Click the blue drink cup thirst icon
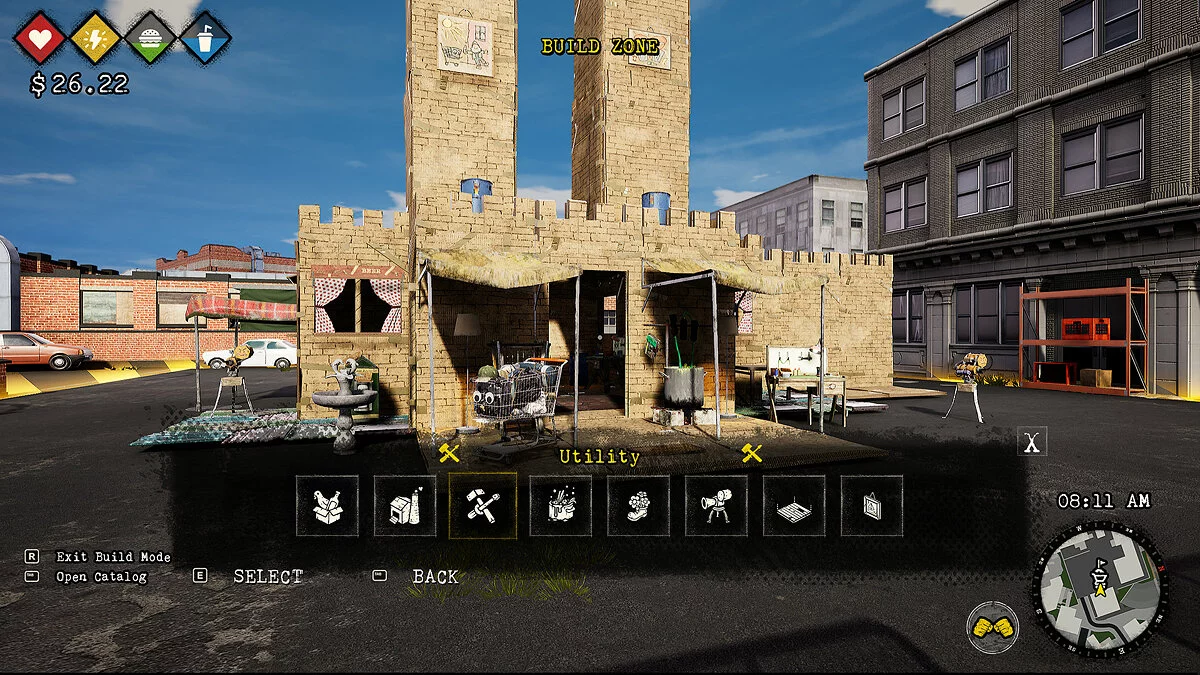1200x675 pixels. click(x=206, y=38)
